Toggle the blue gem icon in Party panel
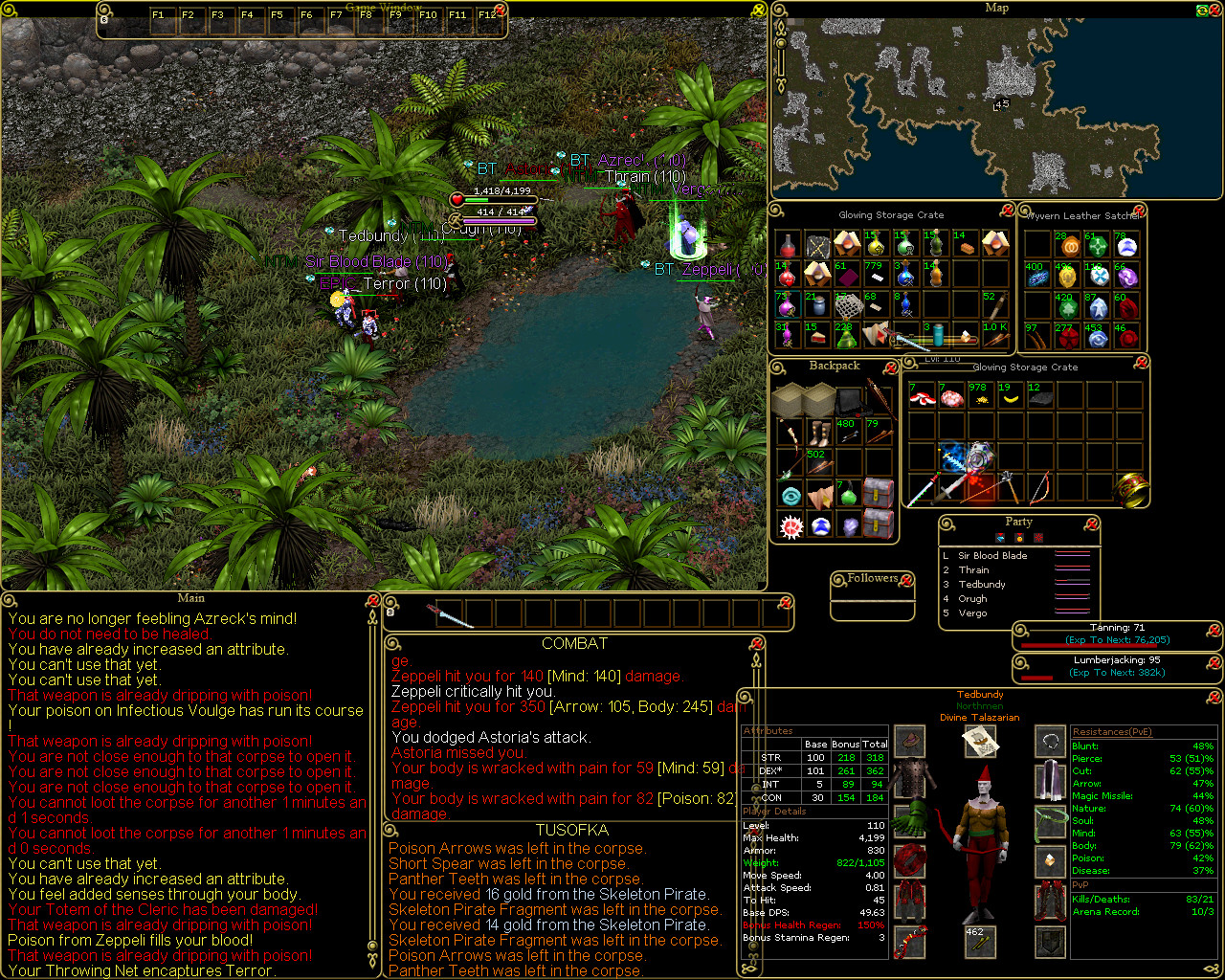This screenshot has width=1225, height=980. click(x=1000, y=538)
